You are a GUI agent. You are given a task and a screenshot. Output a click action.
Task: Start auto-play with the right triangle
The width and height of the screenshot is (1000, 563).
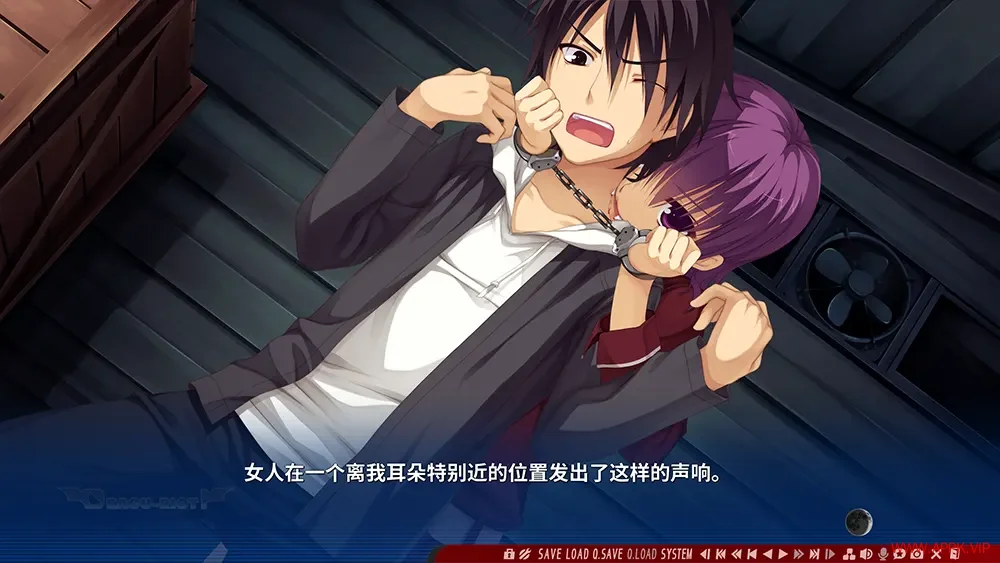coord(783,554)
